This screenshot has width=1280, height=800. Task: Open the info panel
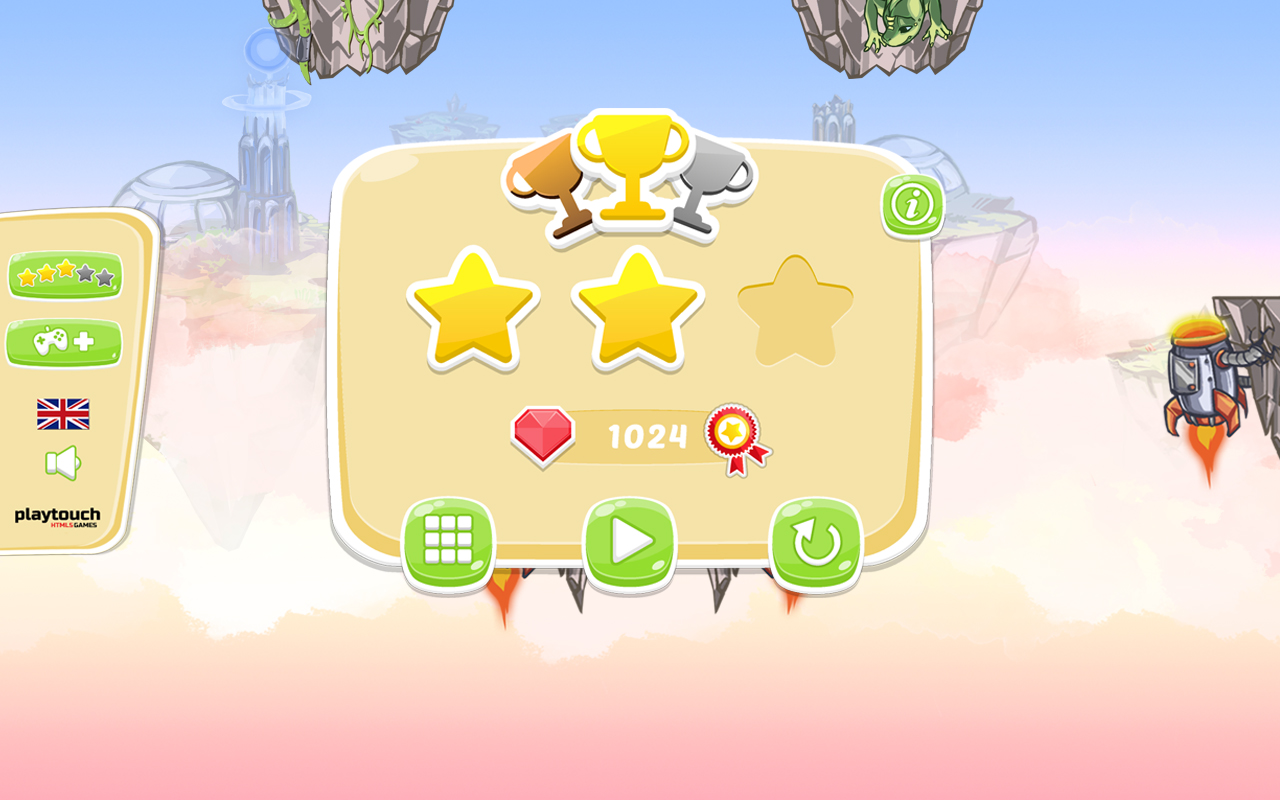(910, 205)
